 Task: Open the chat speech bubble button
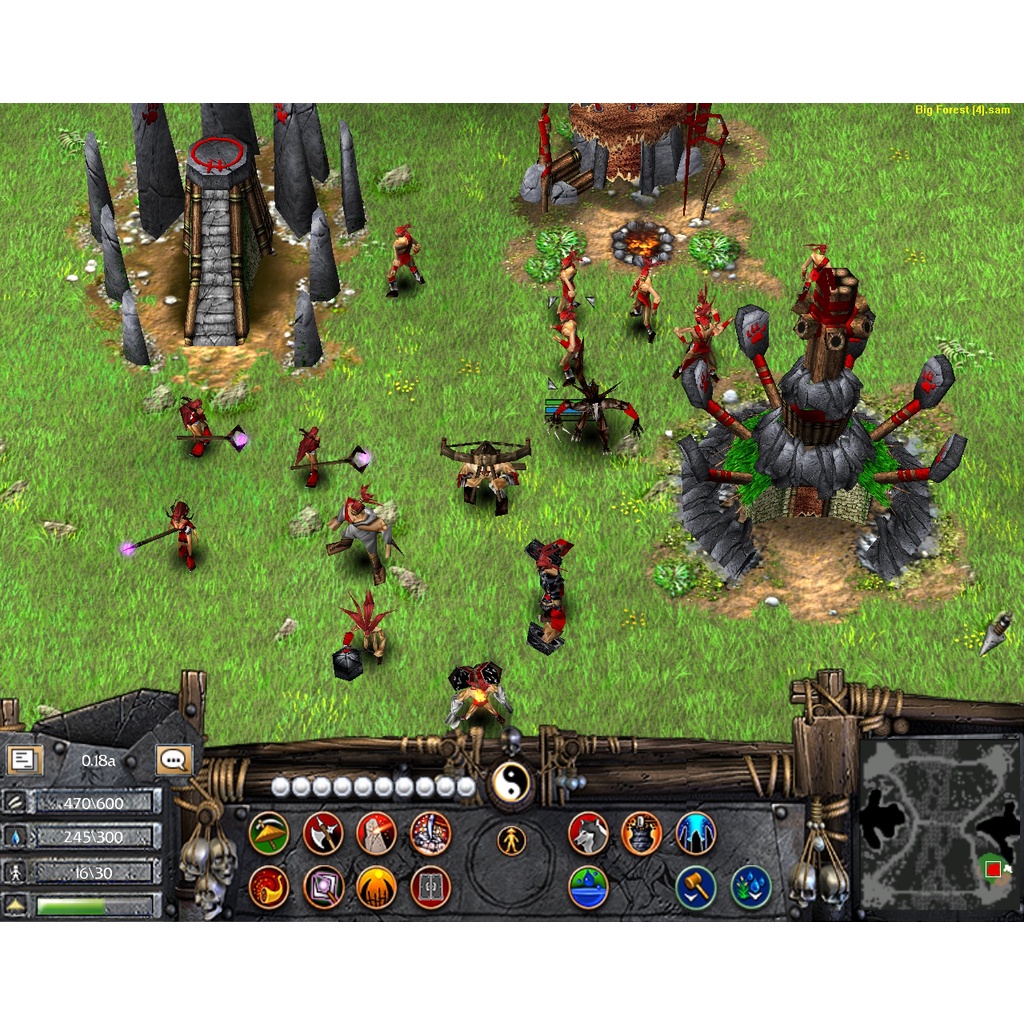coord(174,760)
